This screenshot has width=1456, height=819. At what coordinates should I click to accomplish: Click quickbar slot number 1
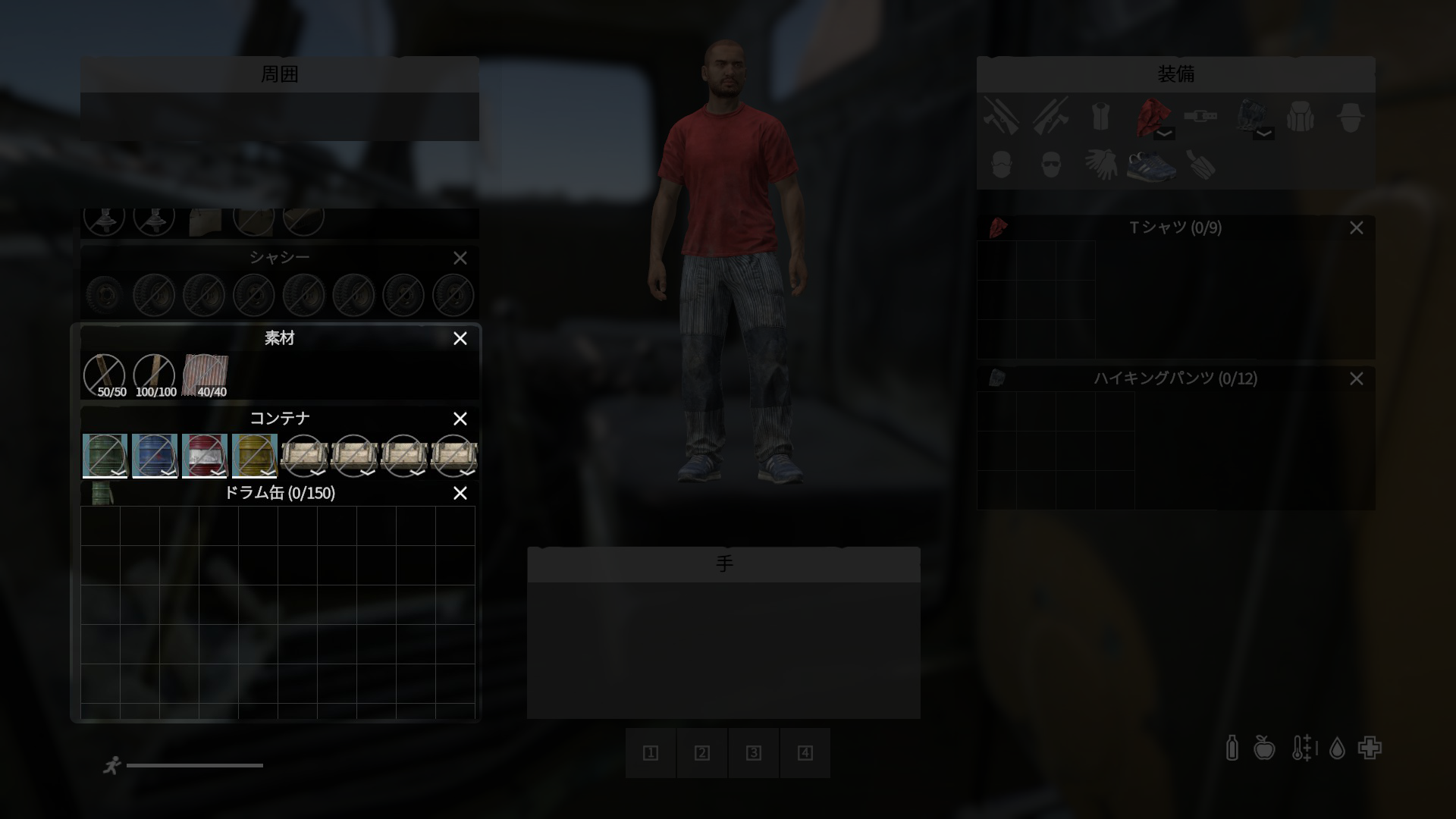[651, 753]
